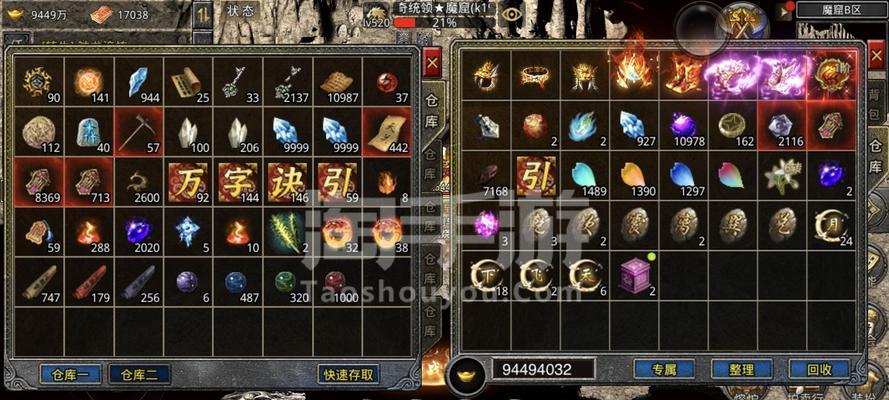Select the purple orb stack of 2020

(x=138, y=231)
